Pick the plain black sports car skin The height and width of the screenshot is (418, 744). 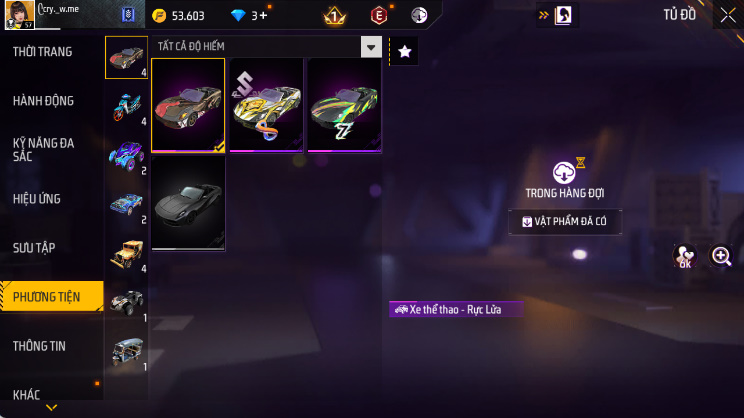pyautogui.click(x=188, y=203)
